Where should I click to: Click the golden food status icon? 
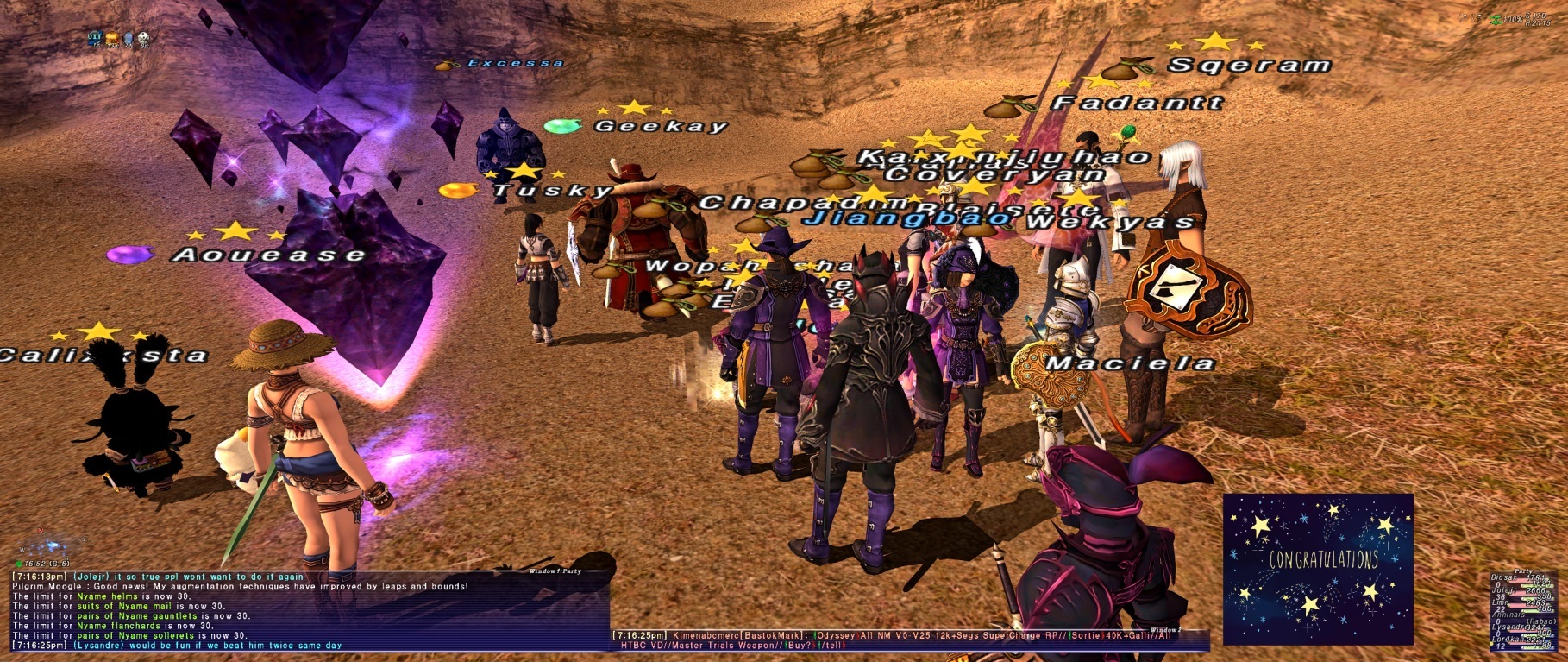tap(111, 38)
